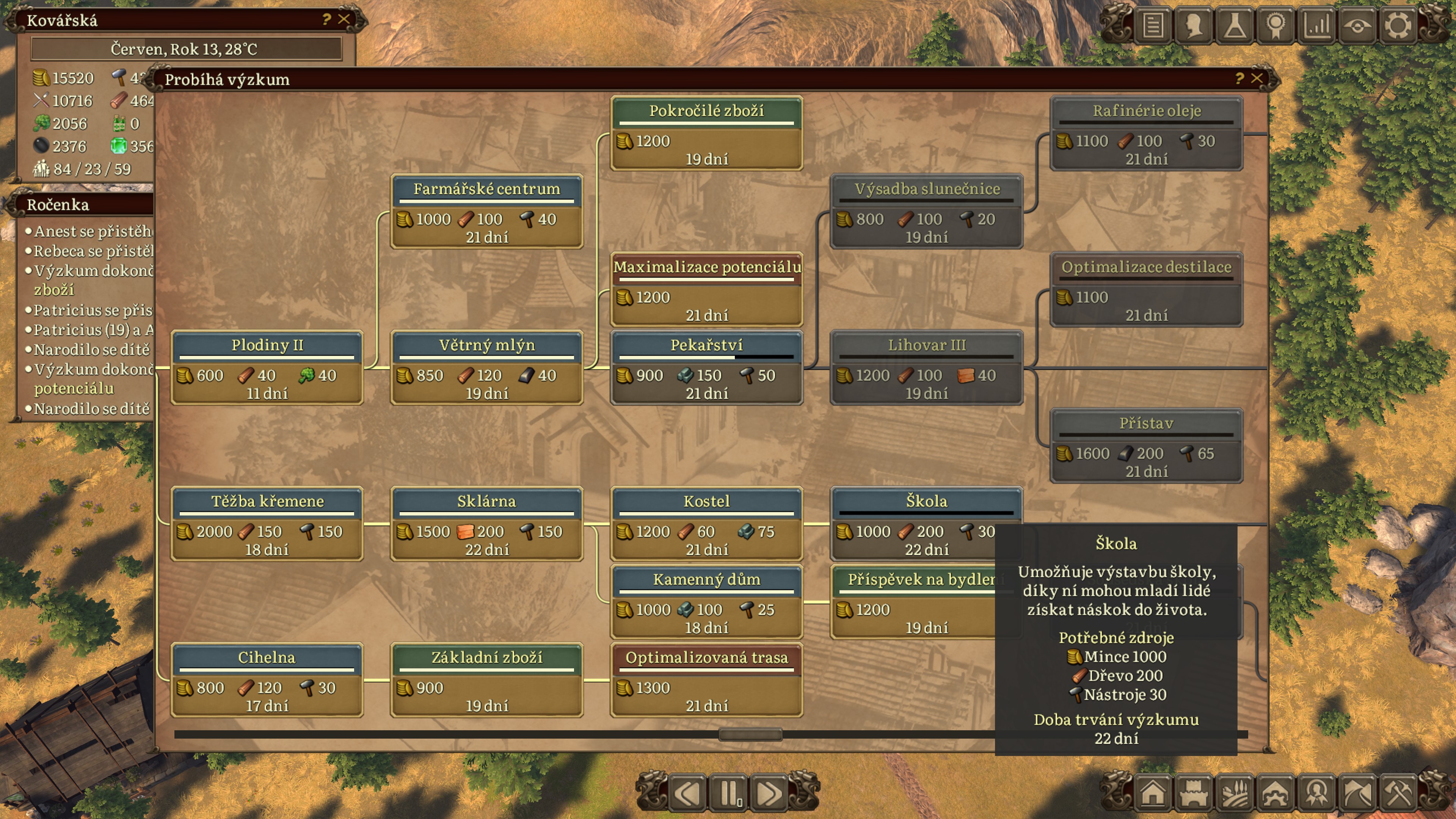Choose the Lihovar III research
The height and width of the screenshot is (819, 1456).
926,367
